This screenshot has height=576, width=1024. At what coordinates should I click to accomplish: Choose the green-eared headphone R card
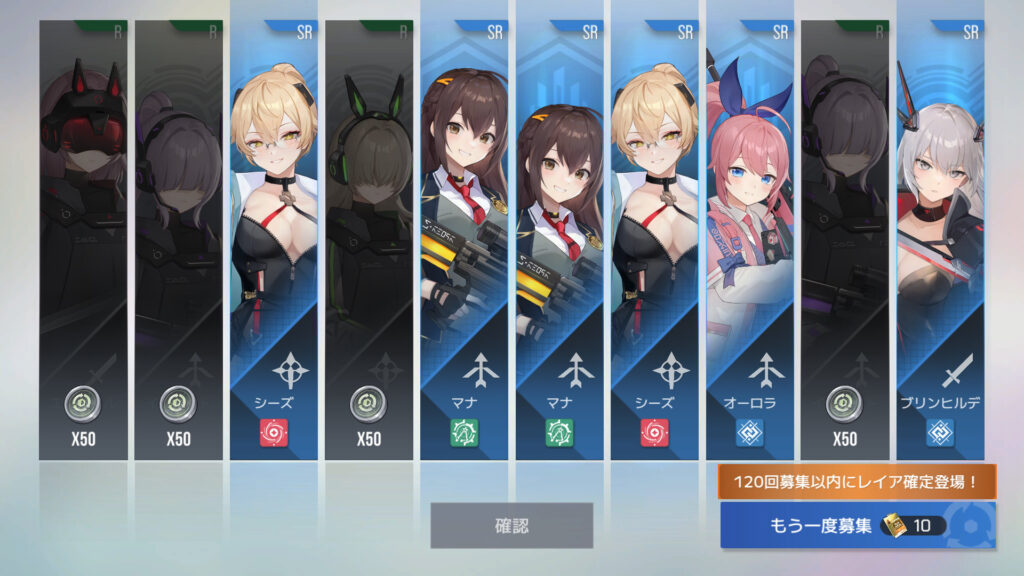point(368,240)
